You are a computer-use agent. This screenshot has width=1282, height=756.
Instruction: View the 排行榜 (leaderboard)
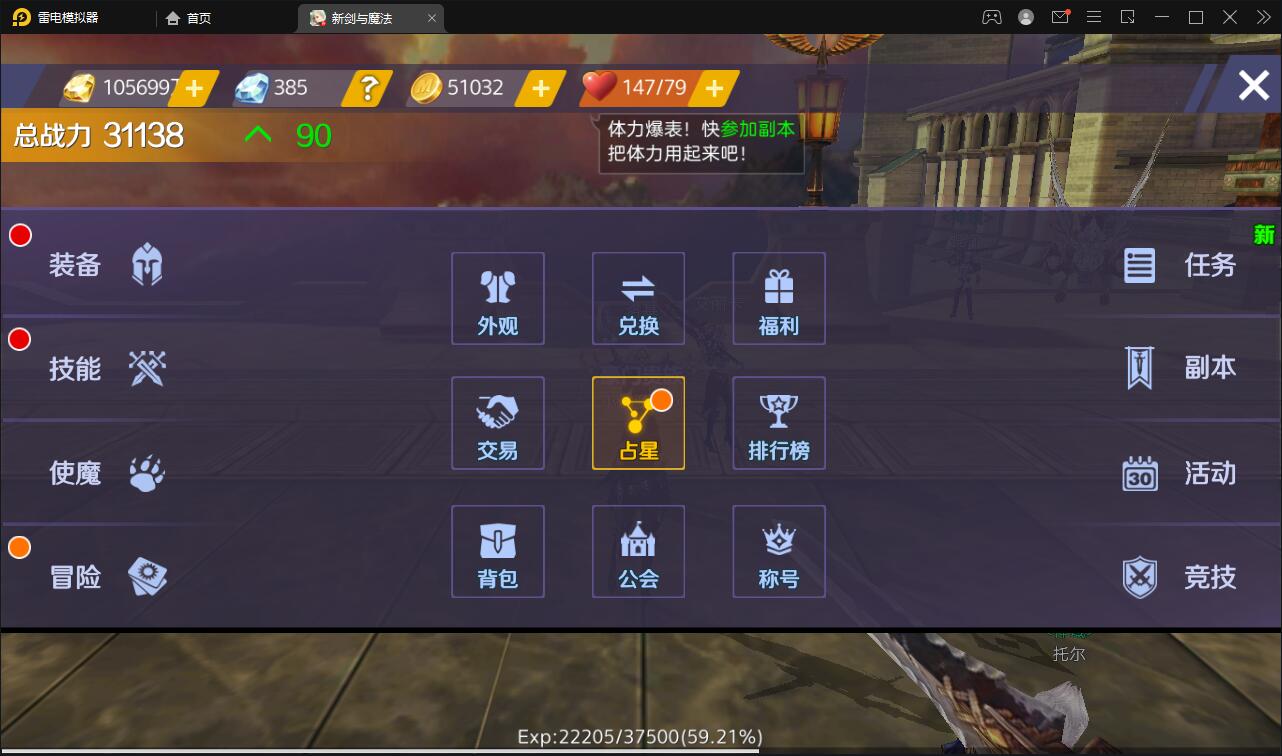pos(778,422)
